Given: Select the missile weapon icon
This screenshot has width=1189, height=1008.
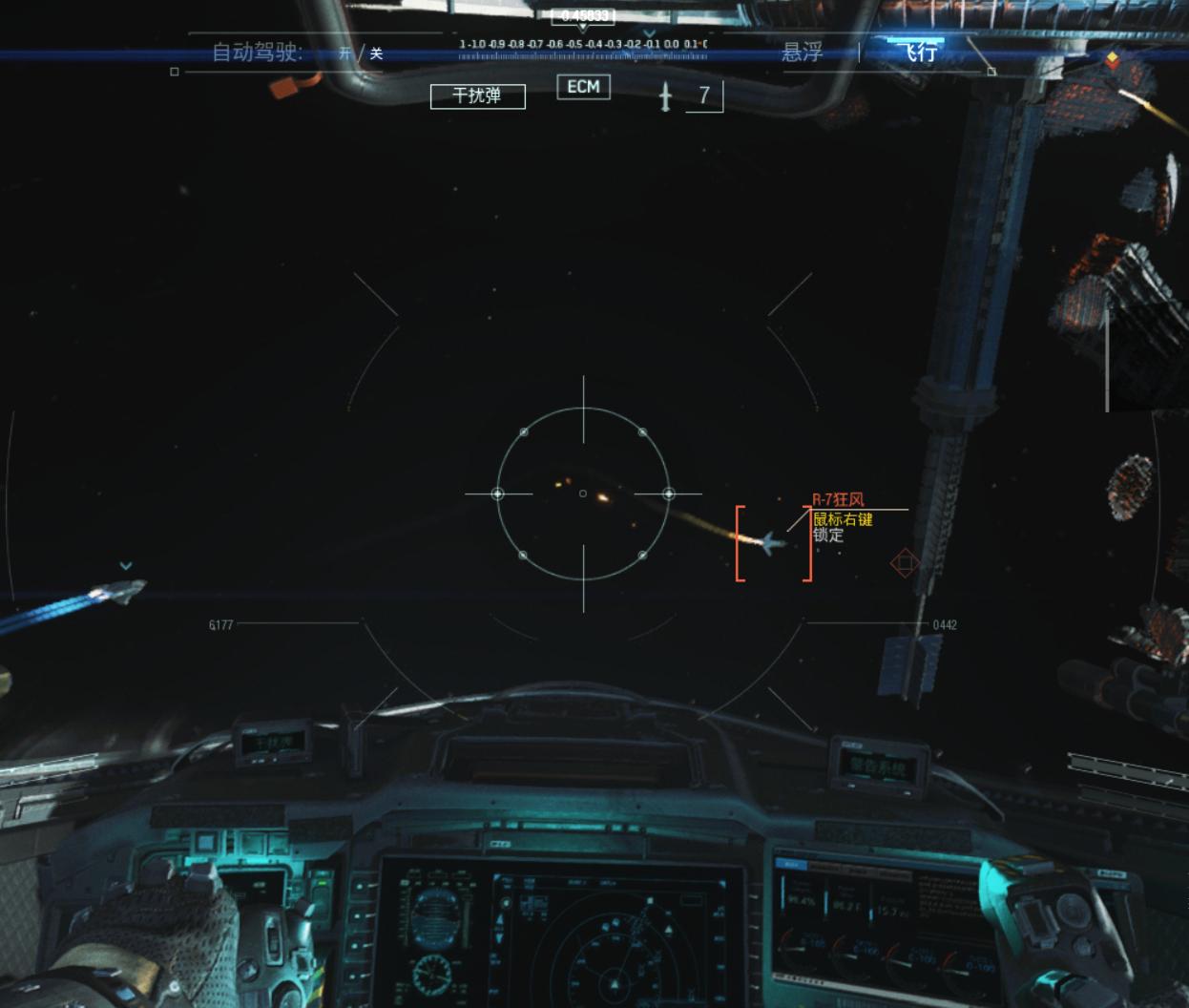Looking at the screenshot, I should [x=666, y=95].
